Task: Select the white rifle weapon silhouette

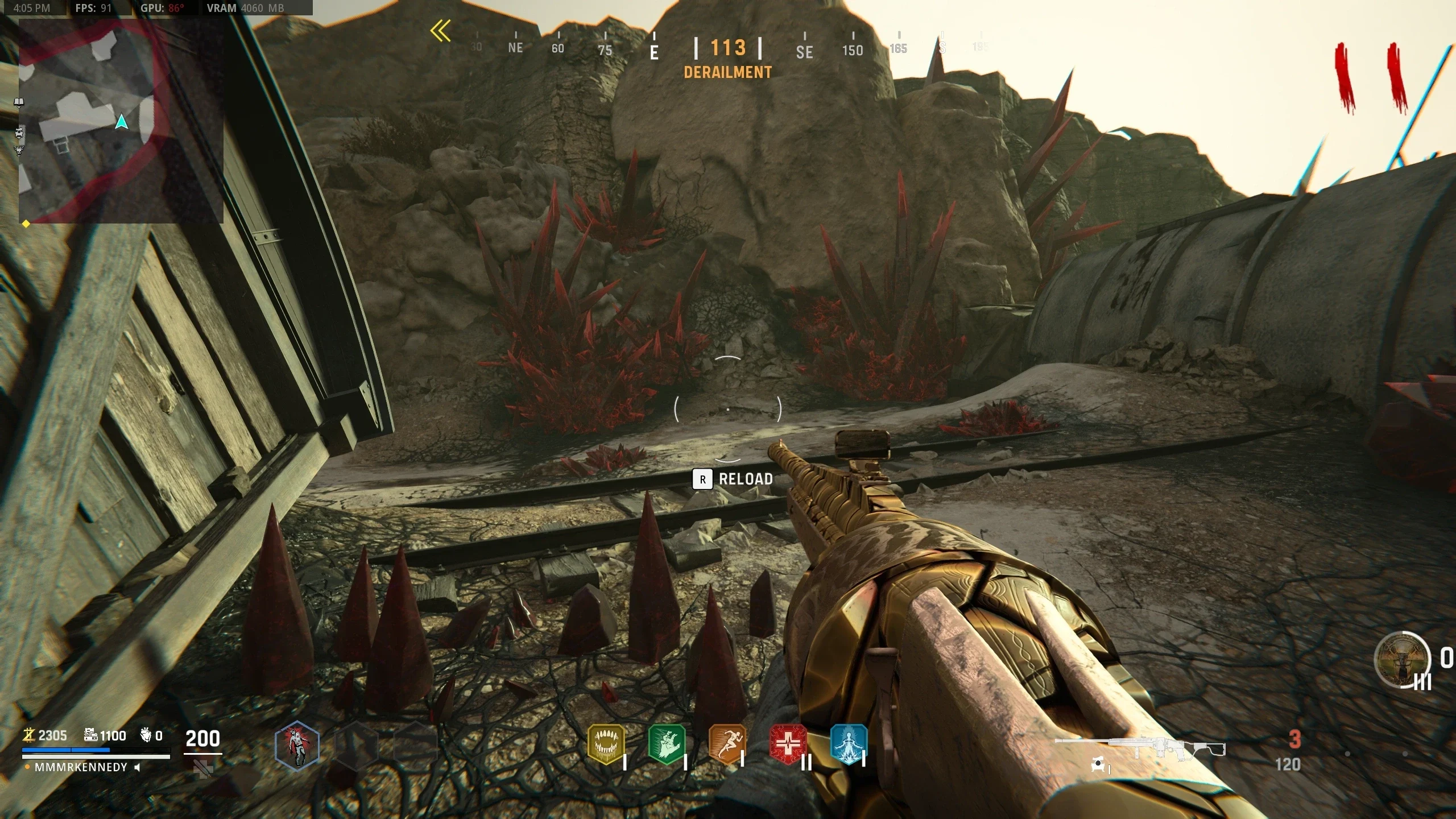Action: 1140,746
